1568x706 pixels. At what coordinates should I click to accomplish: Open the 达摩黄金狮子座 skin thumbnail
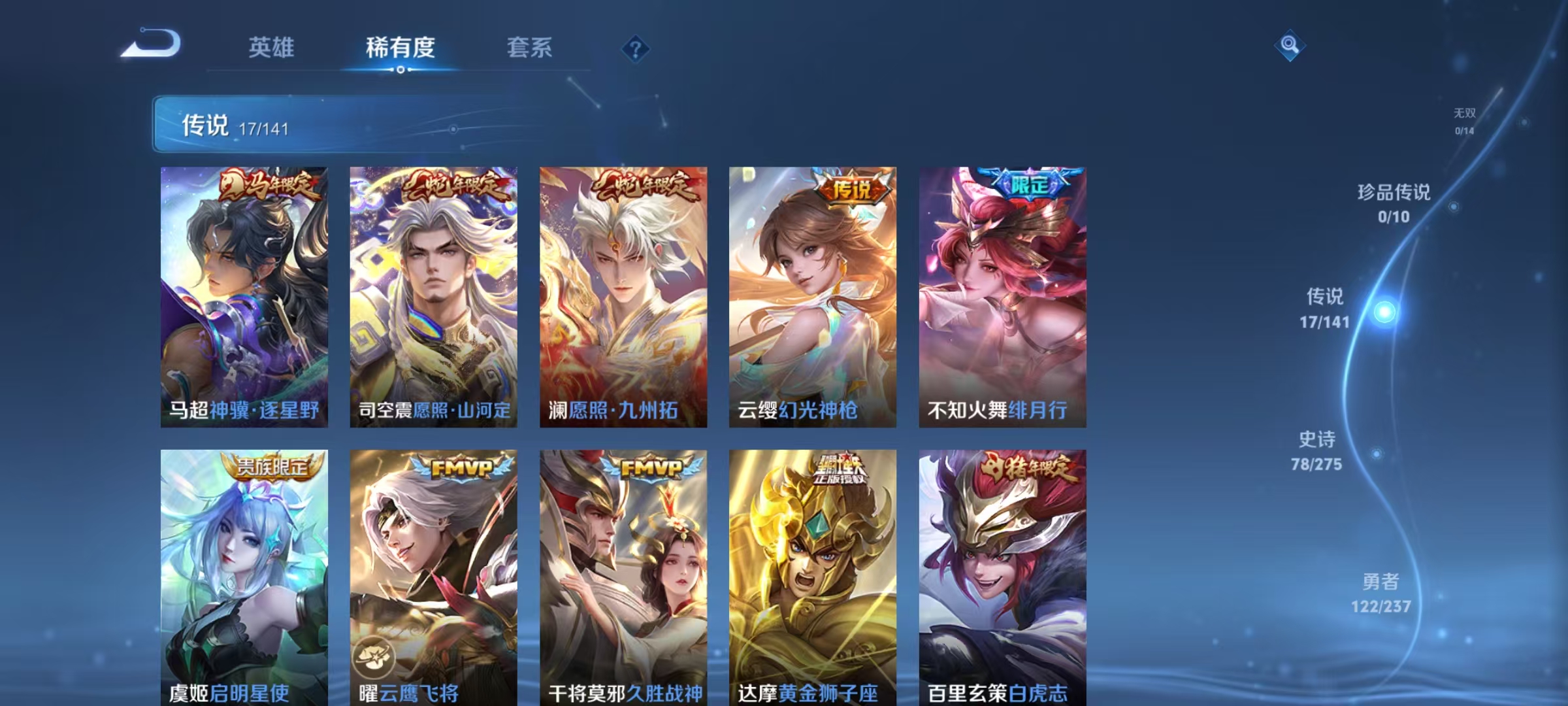tap(811, 575)
